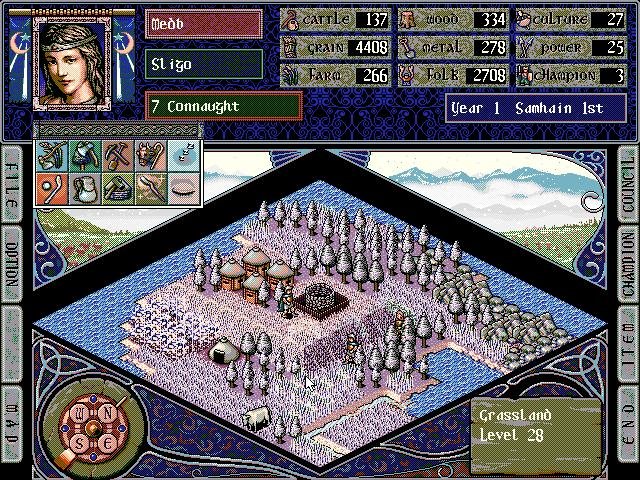Activate the sleeping Zzz rest icon
The height and width of the screenshot is (480, 640).
click(183, 156)
